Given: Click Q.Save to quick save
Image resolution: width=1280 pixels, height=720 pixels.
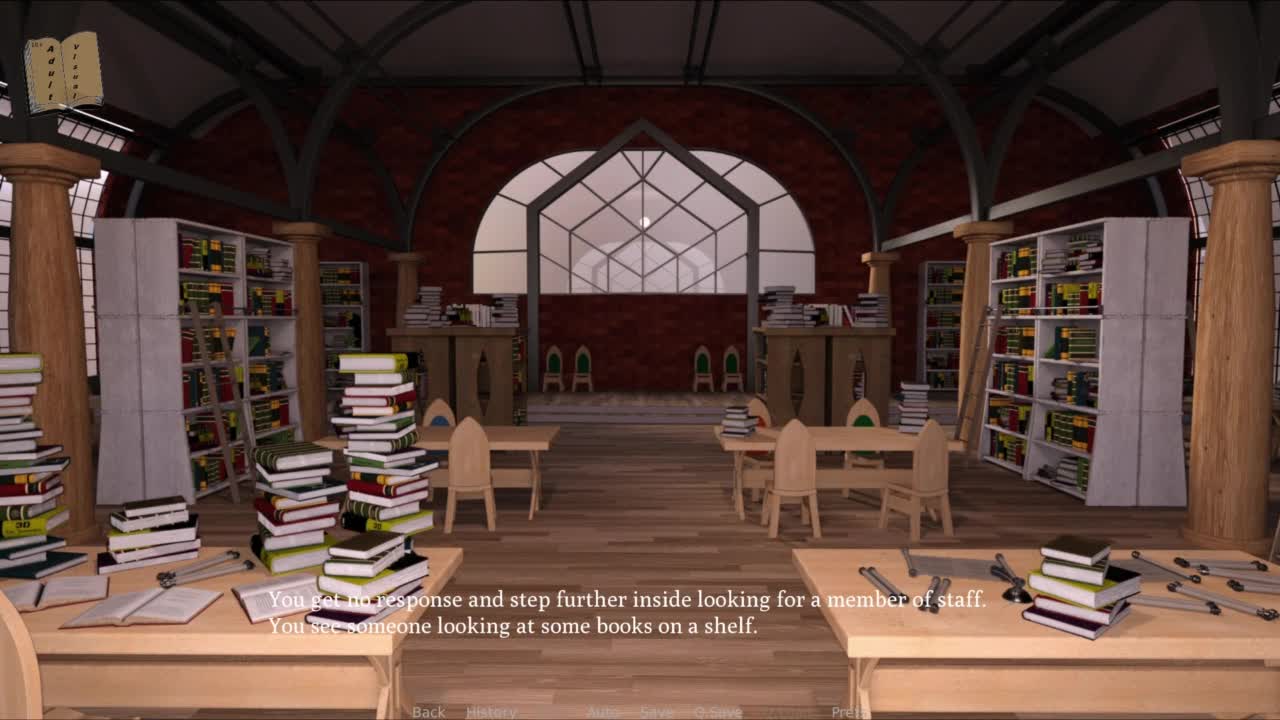Looking at the screenshot, I should click(718, 712).
